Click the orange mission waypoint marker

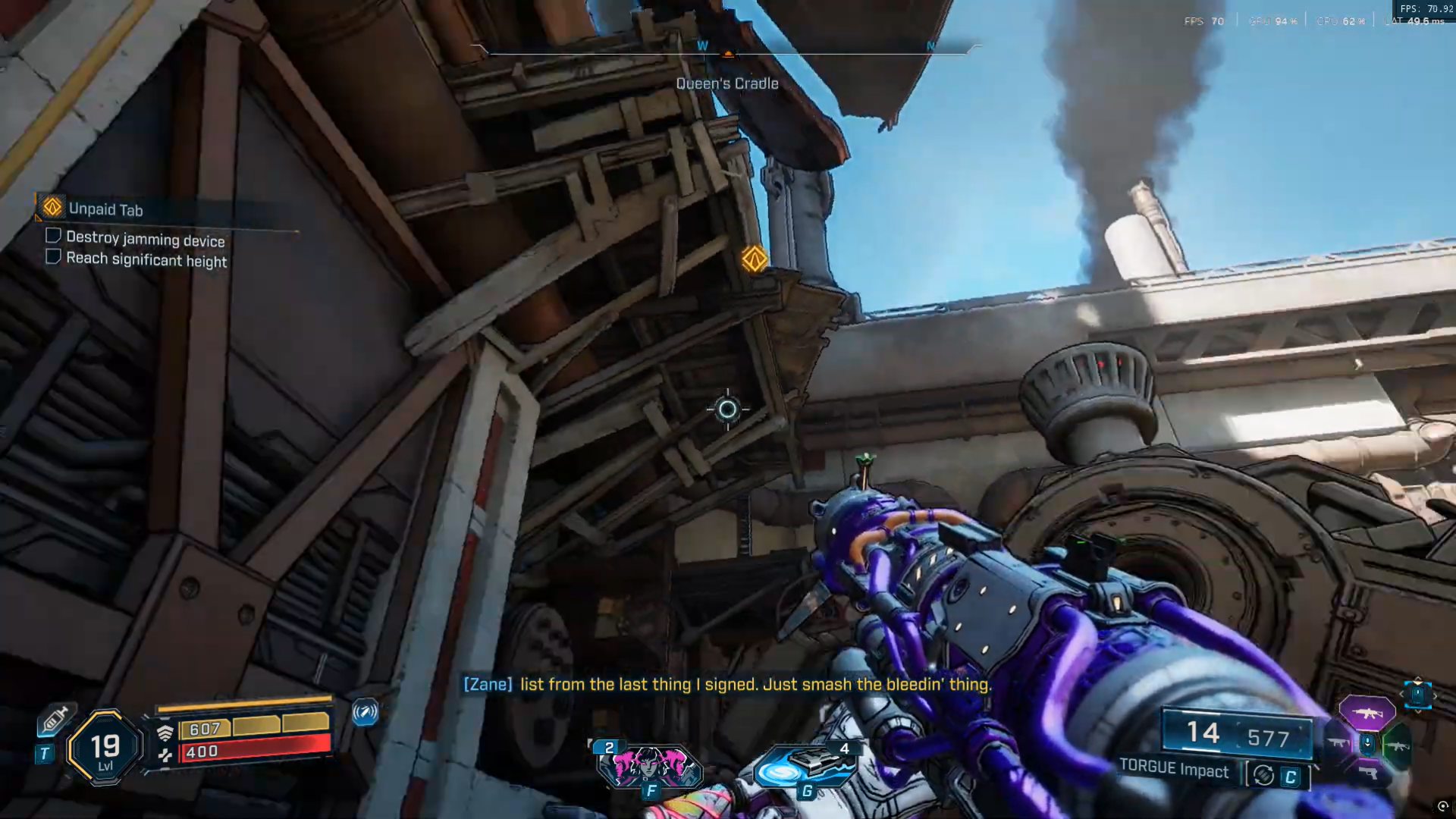[x=754, y=259]
